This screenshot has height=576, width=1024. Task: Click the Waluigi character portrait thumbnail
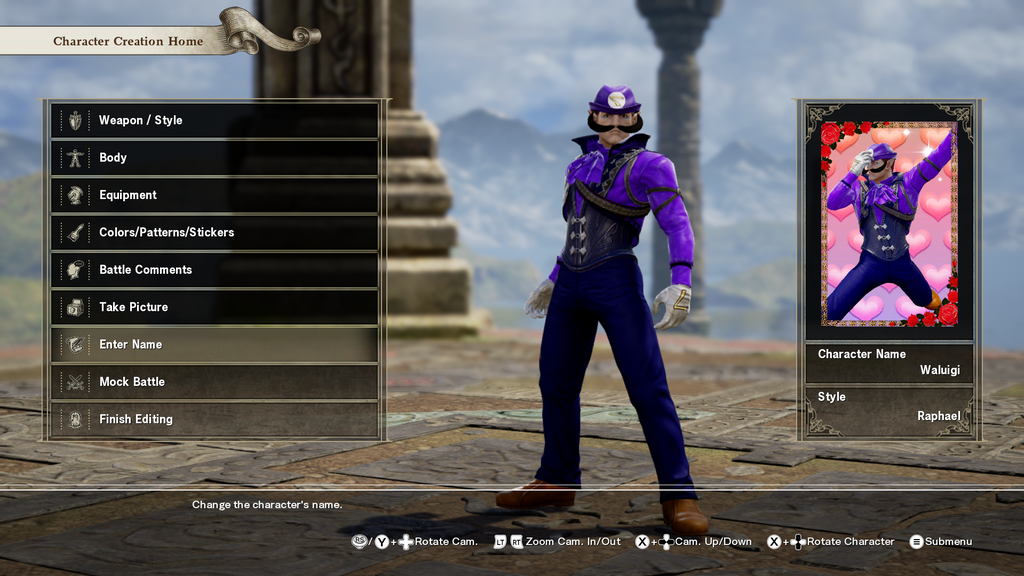tap(889, 223)
